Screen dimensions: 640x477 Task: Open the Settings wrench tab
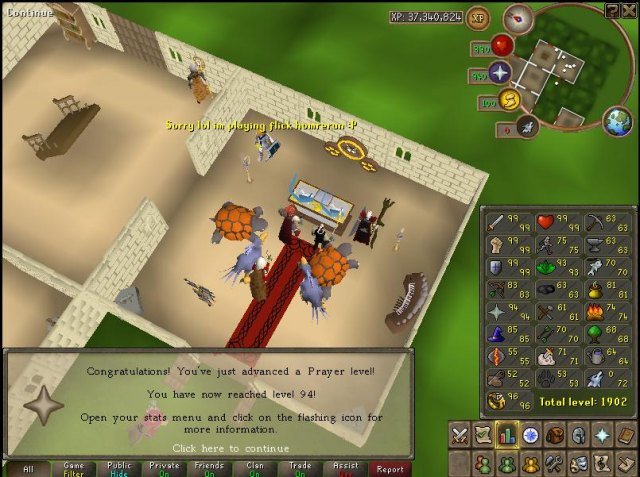(x=553, y=464)
